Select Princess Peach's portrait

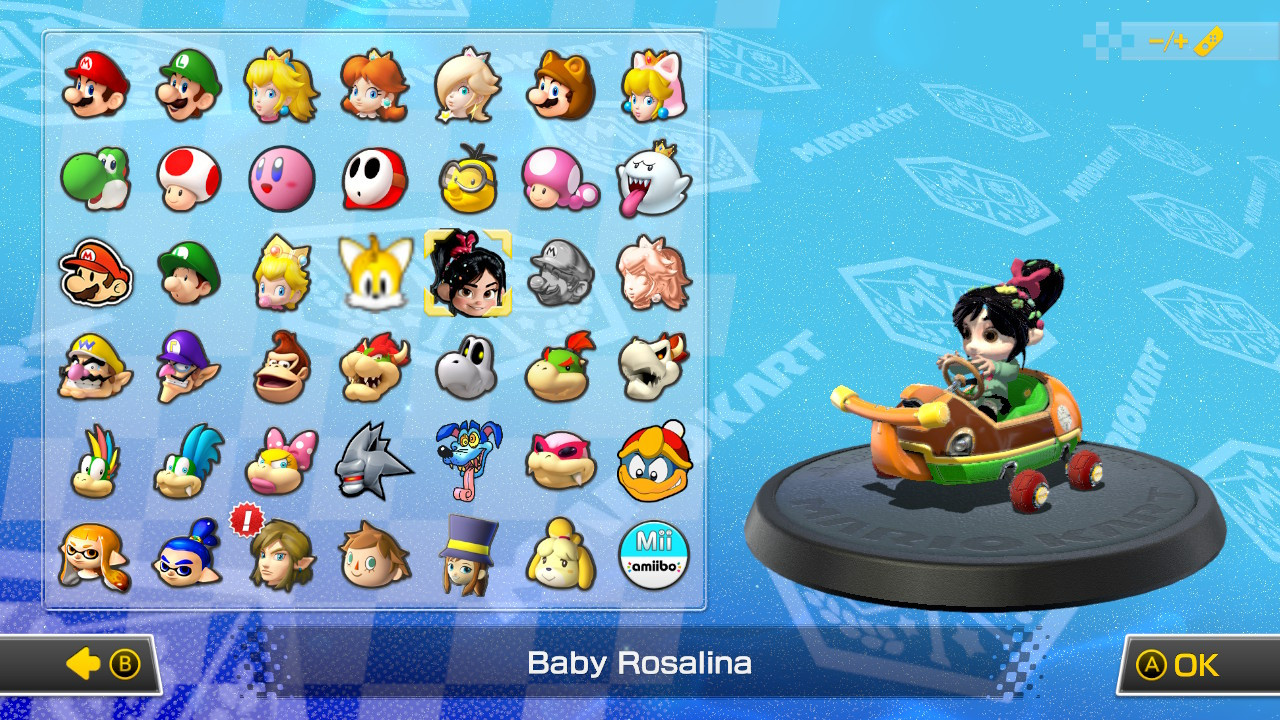pyautogui.click(x=282, y=85)
